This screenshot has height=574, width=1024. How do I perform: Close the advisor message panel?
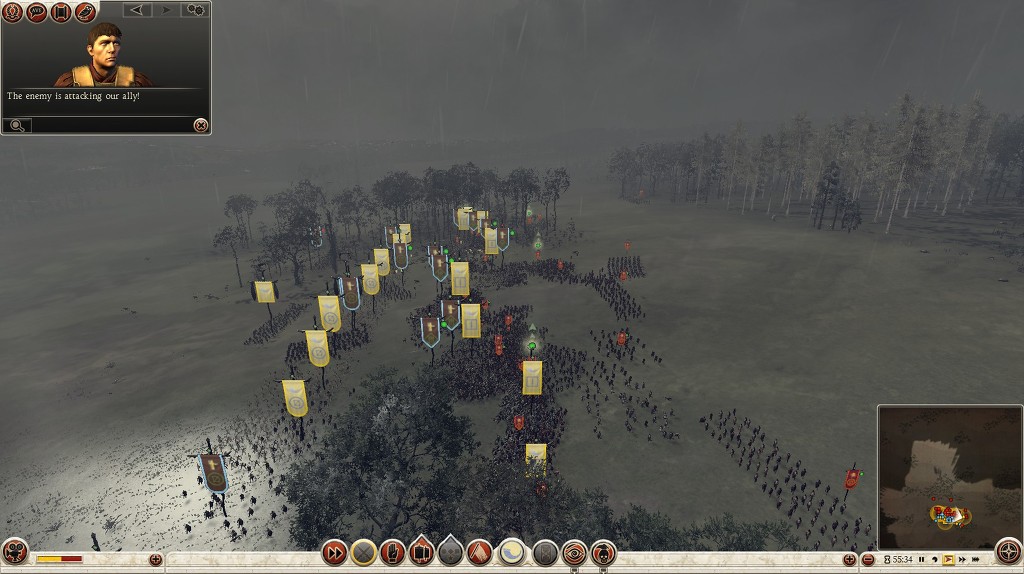click(x=201, y=125)
